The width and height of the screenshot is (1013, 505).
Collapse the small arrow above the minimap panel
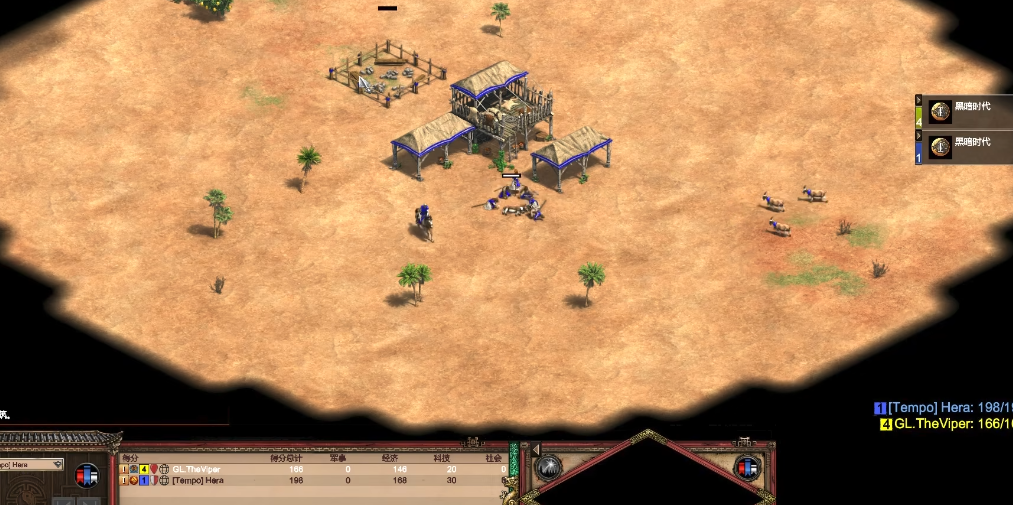point(535,449)
